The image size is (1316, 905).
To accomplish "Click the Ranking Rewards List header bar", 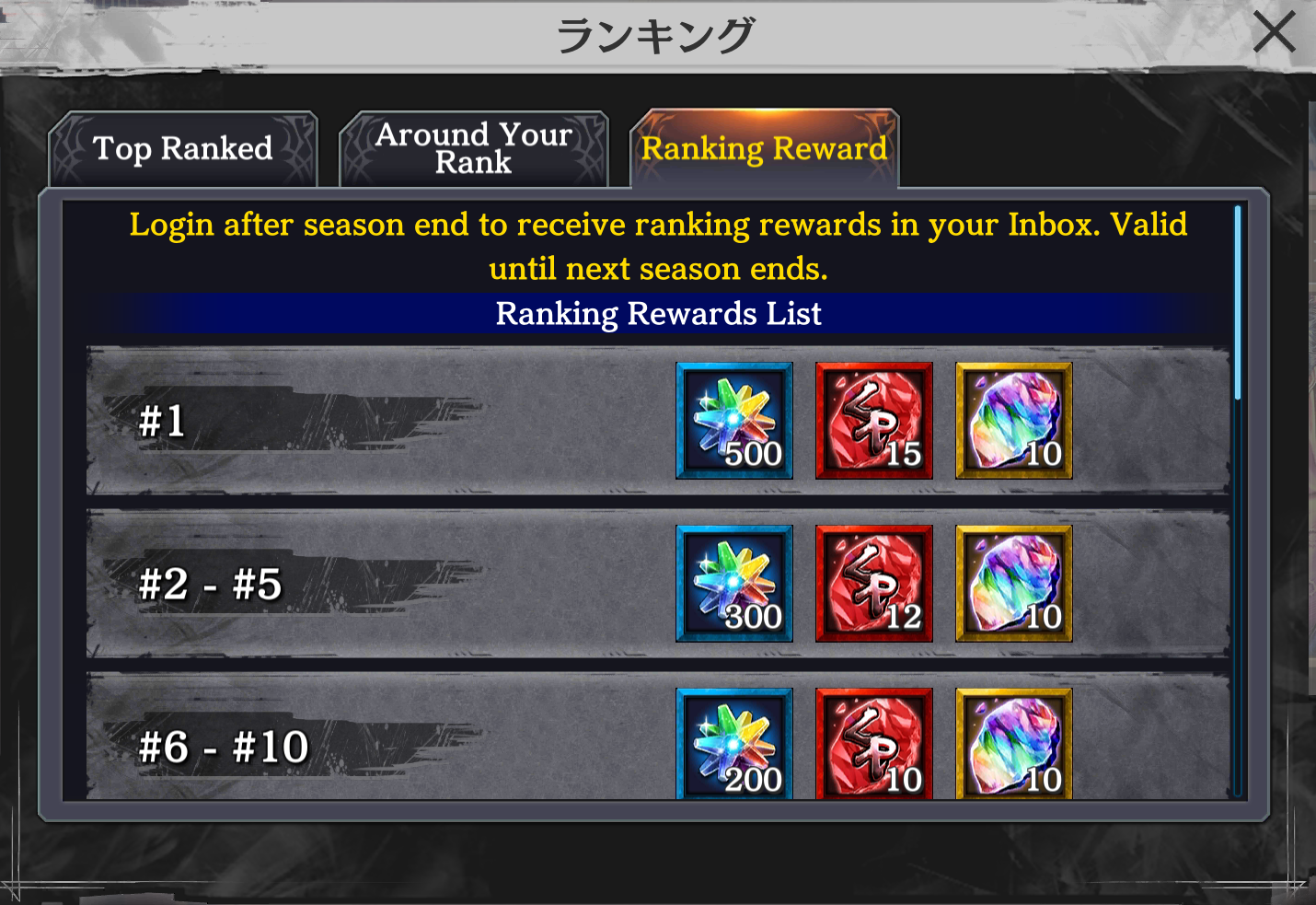I will 658,314.
